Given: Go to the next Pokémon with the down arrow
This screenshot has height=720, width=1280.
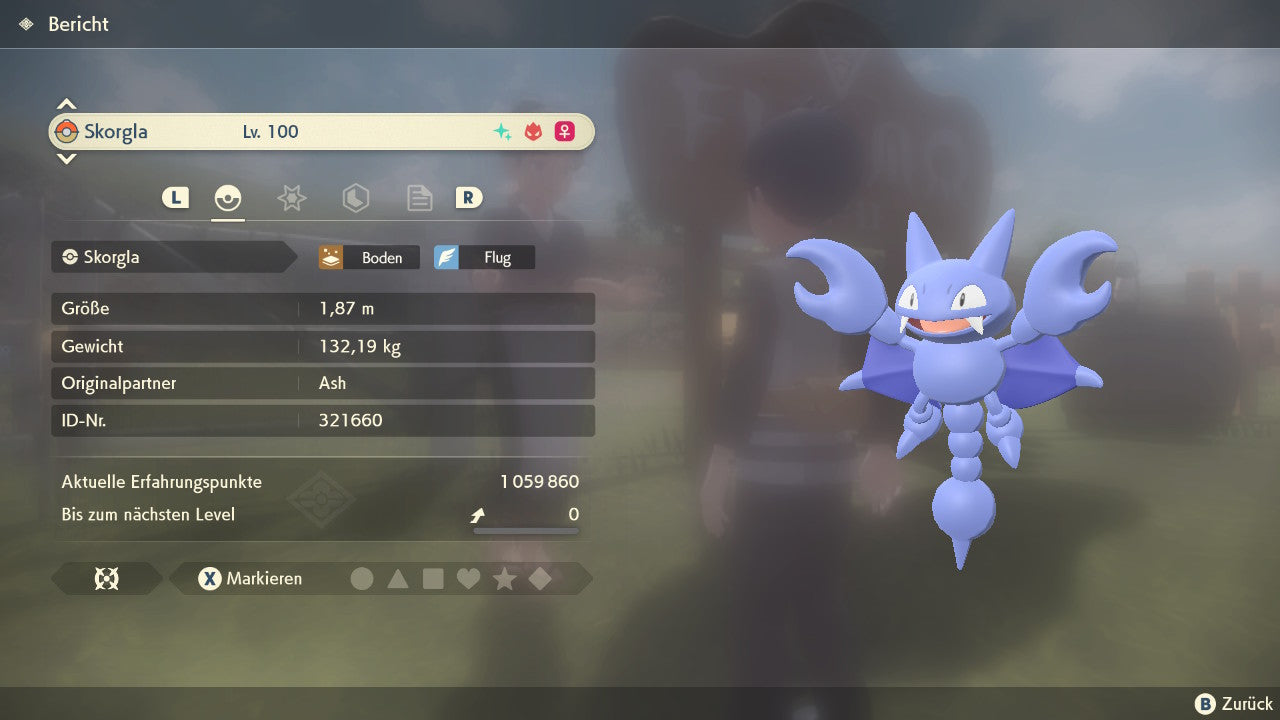Looking at the screenshot, I should pyautogui.click(x=66, y=158).
